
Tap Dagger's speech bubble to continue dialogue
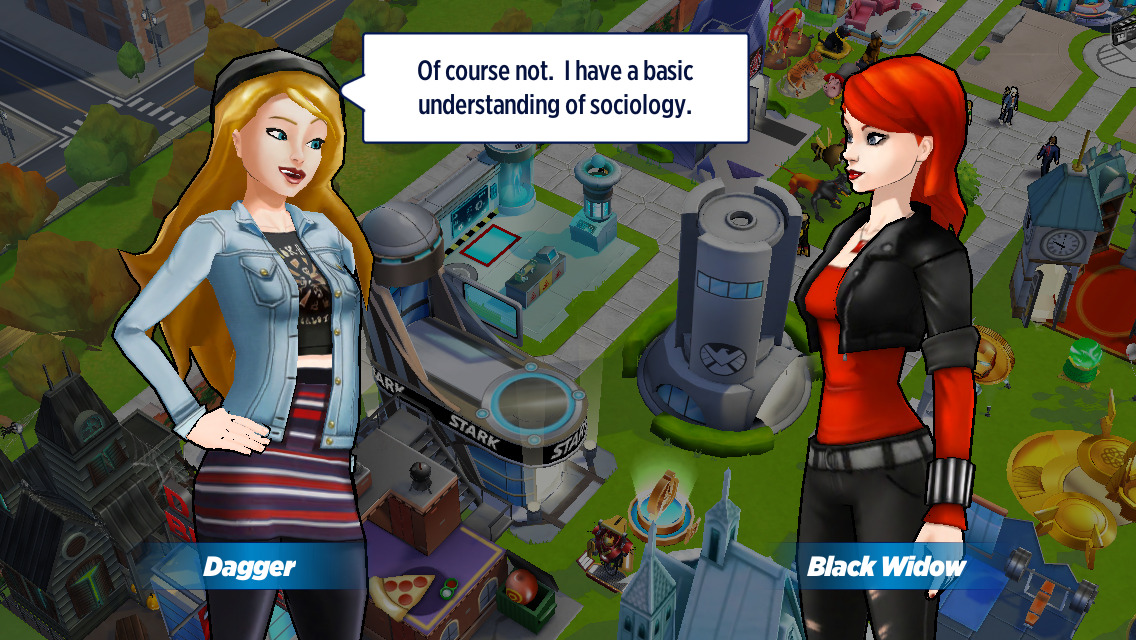point(555,88)
